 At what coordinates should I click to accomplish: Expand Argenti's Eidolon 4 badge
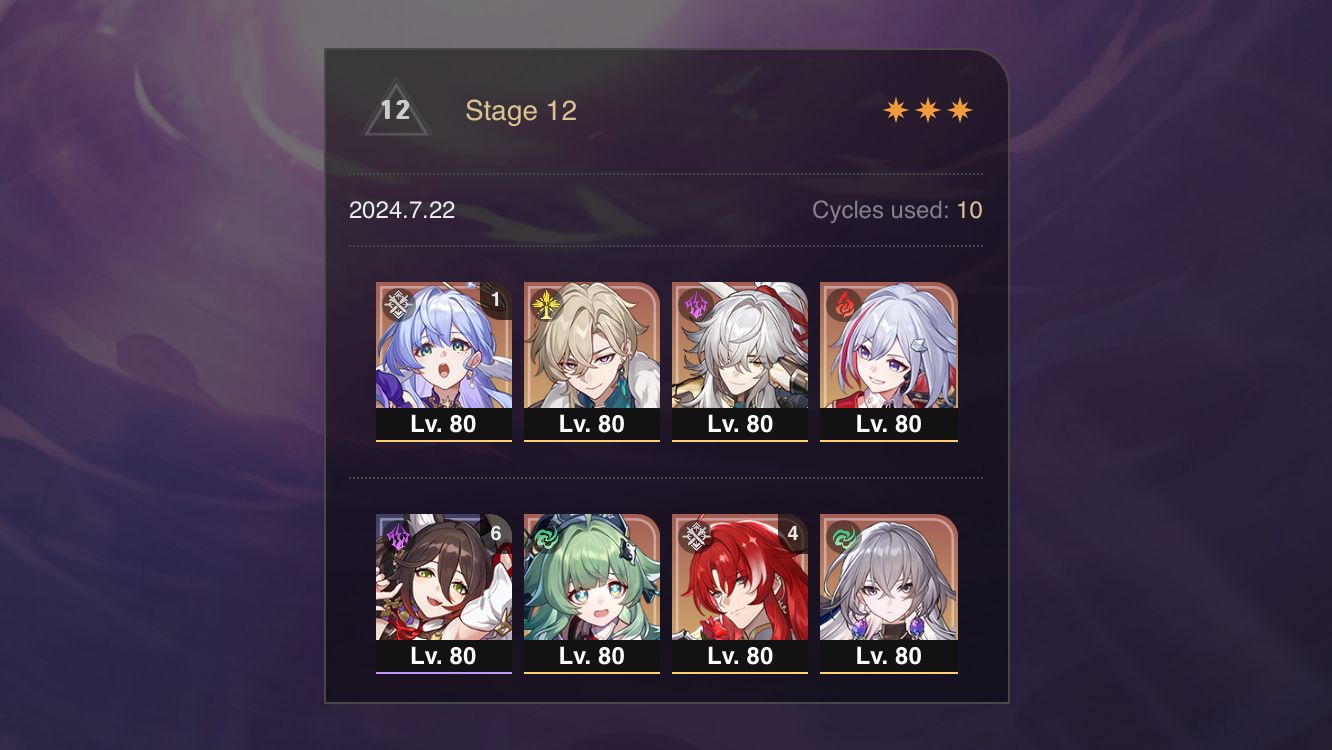(x=791, y=533)
